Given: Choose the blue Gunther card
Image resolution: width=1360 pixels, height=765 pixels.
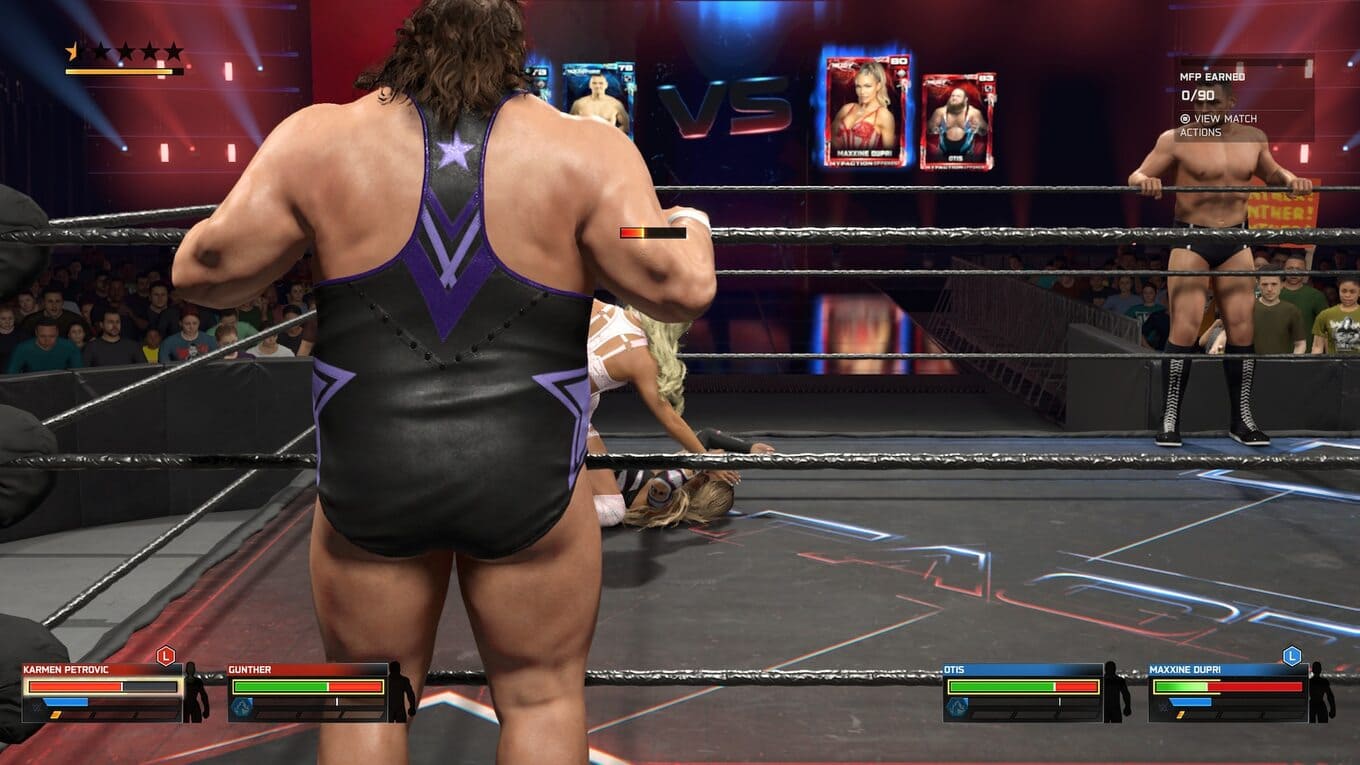Looking at the screenshot, I should pyautogui.click(x=598, y=98).
